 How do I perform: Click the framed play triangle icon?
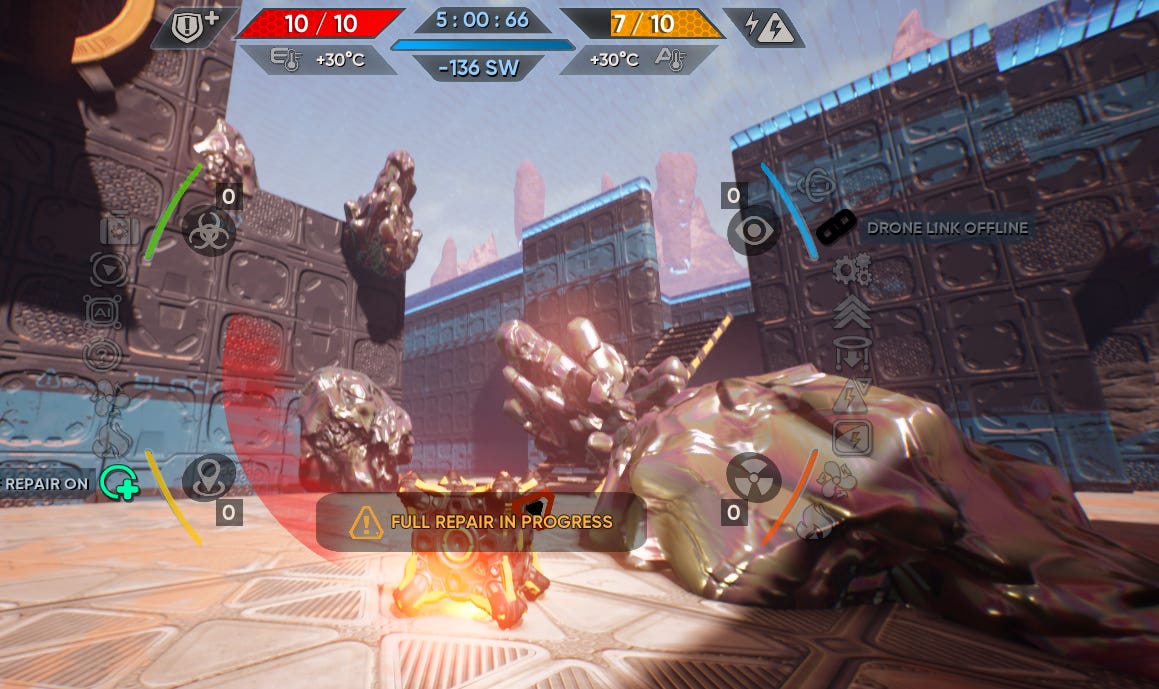108,269
